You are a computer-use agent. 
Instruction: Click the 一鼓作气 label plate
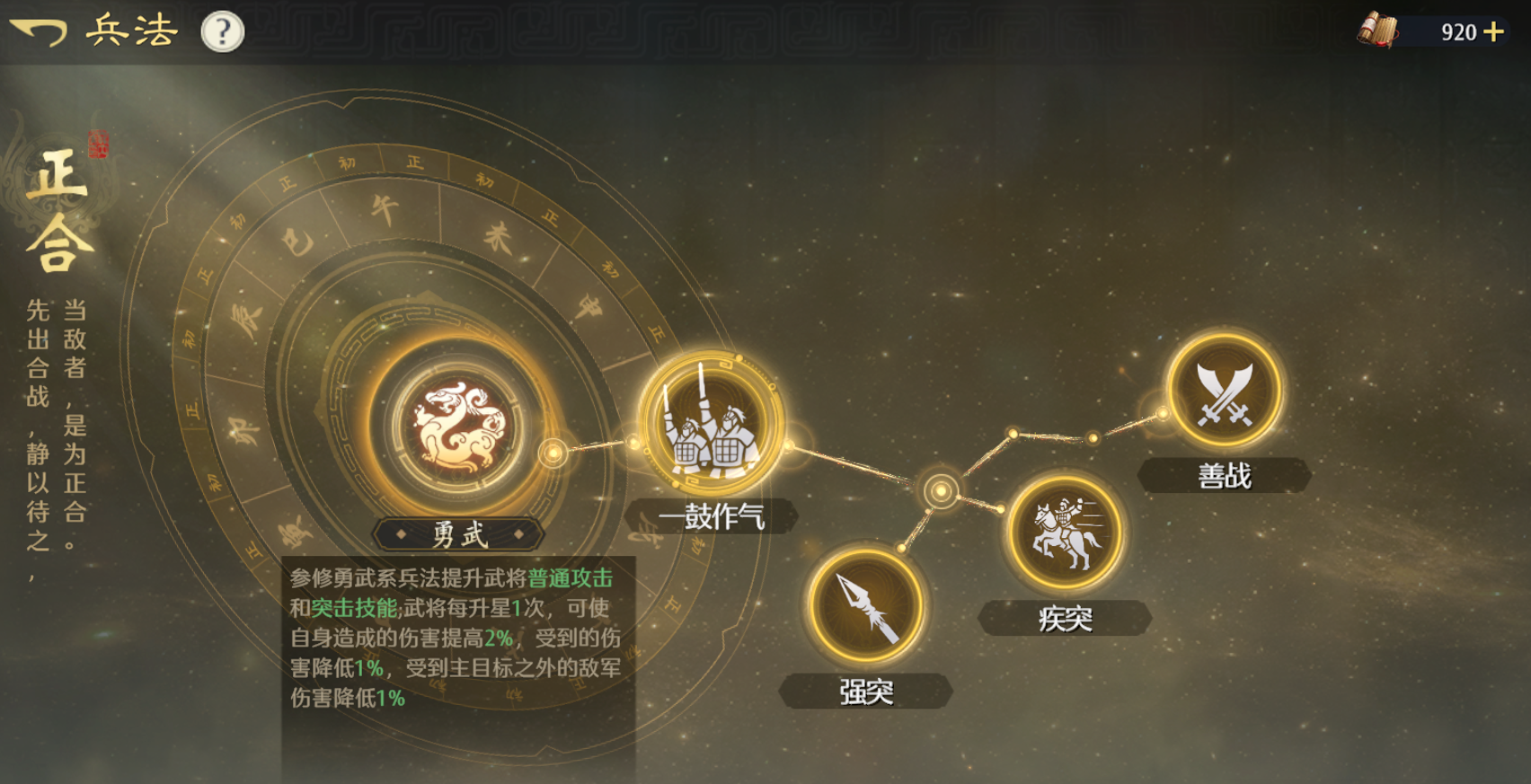click(710, 516)
